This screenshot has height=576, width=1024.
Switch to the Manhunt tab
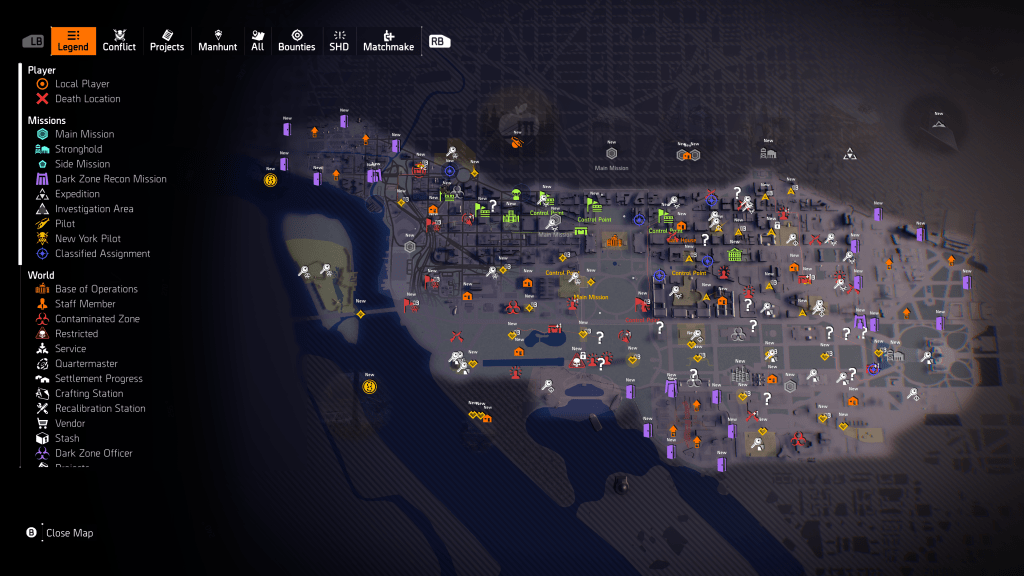[218, 41]
